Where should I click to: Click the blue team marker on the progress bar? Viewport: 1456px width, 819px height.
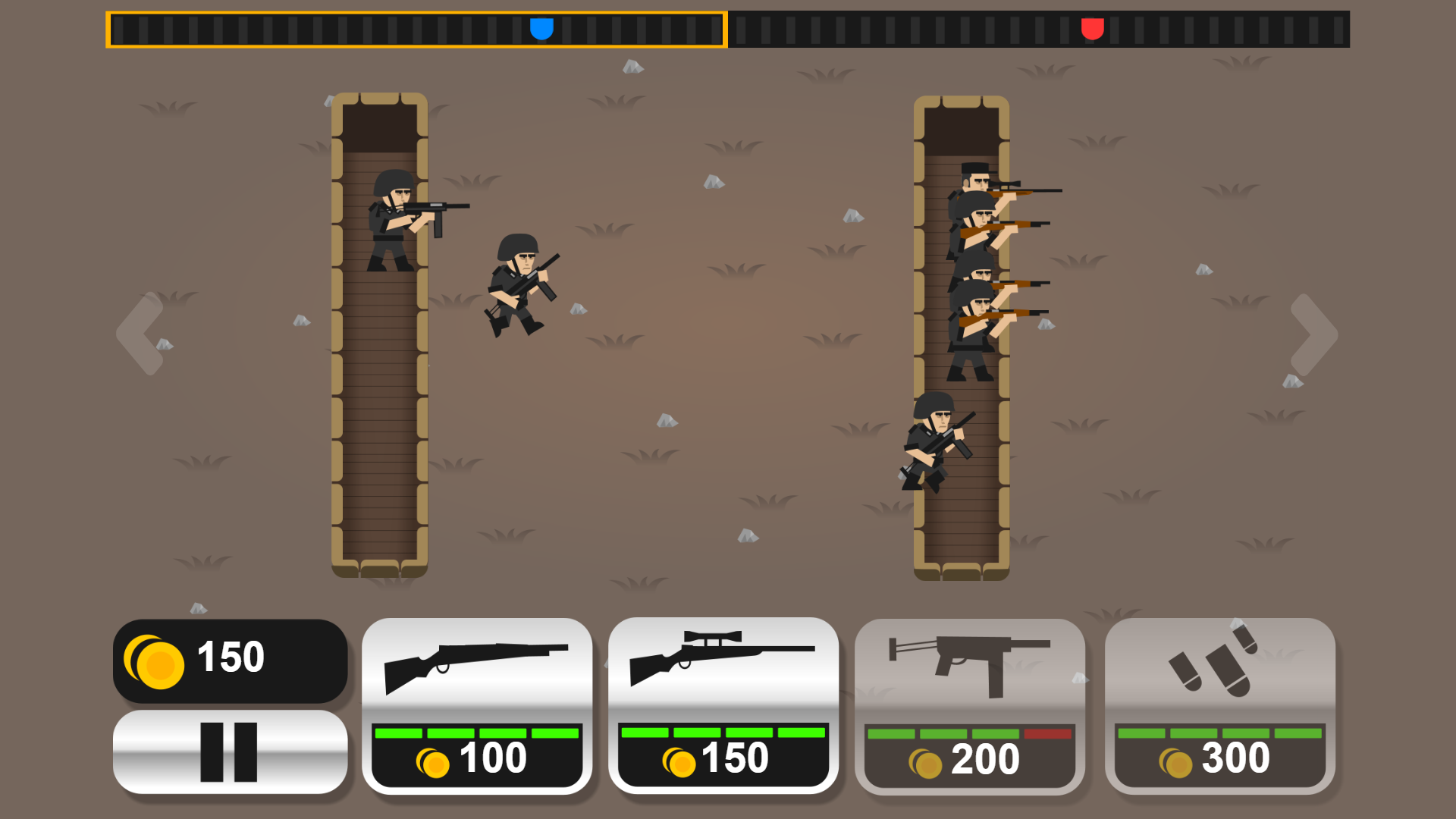[x=543, y=30]
